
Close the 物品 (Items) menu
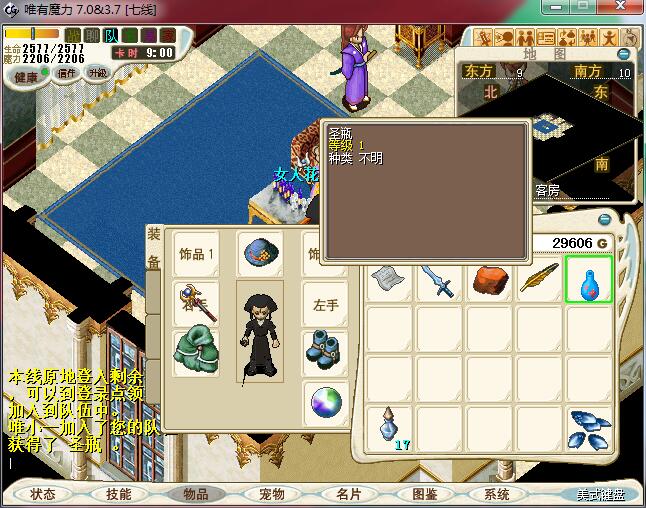[195, 494]
